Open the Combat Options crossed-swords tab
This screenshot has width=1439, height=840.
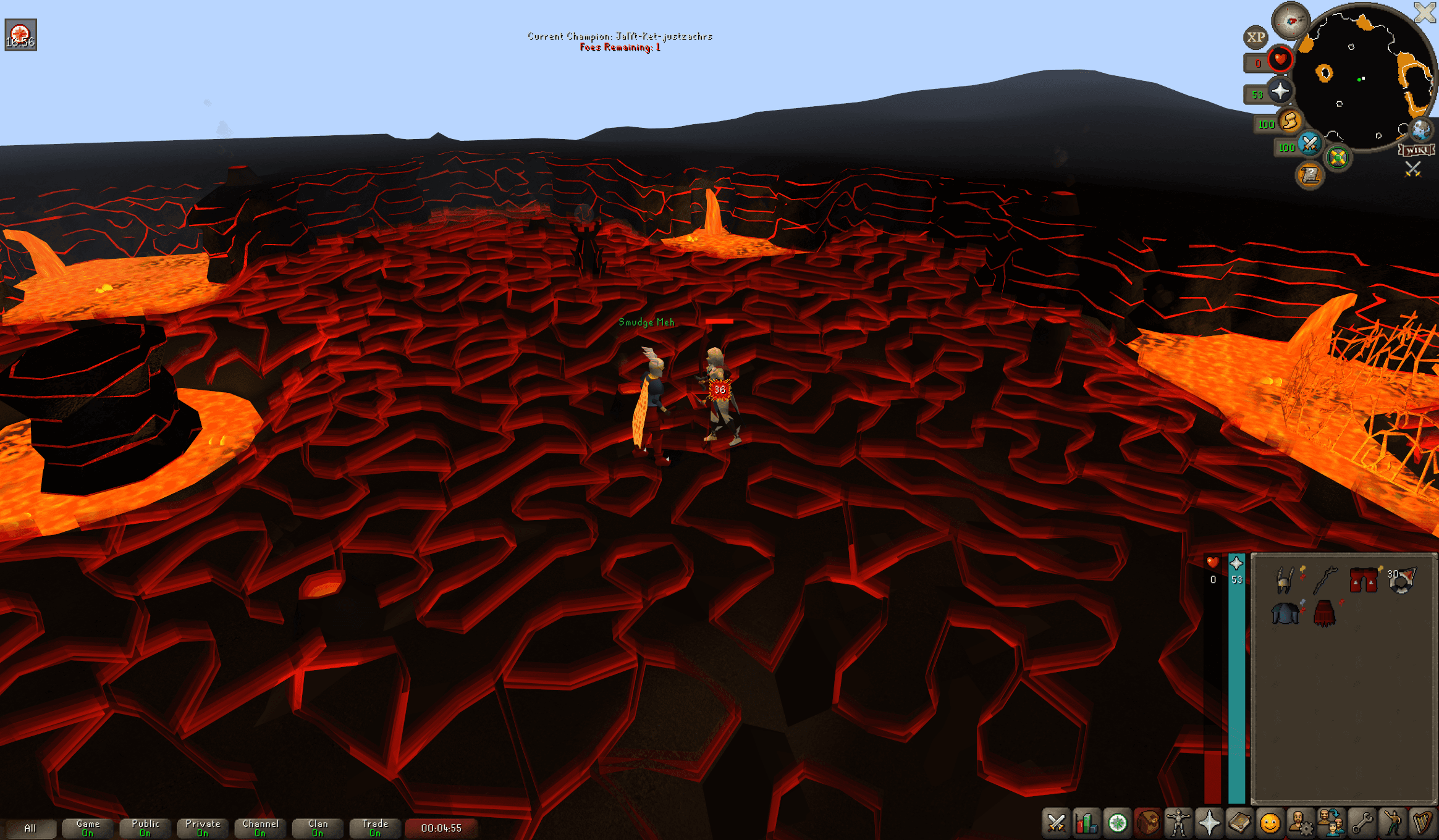click(x=1056, y=823)
